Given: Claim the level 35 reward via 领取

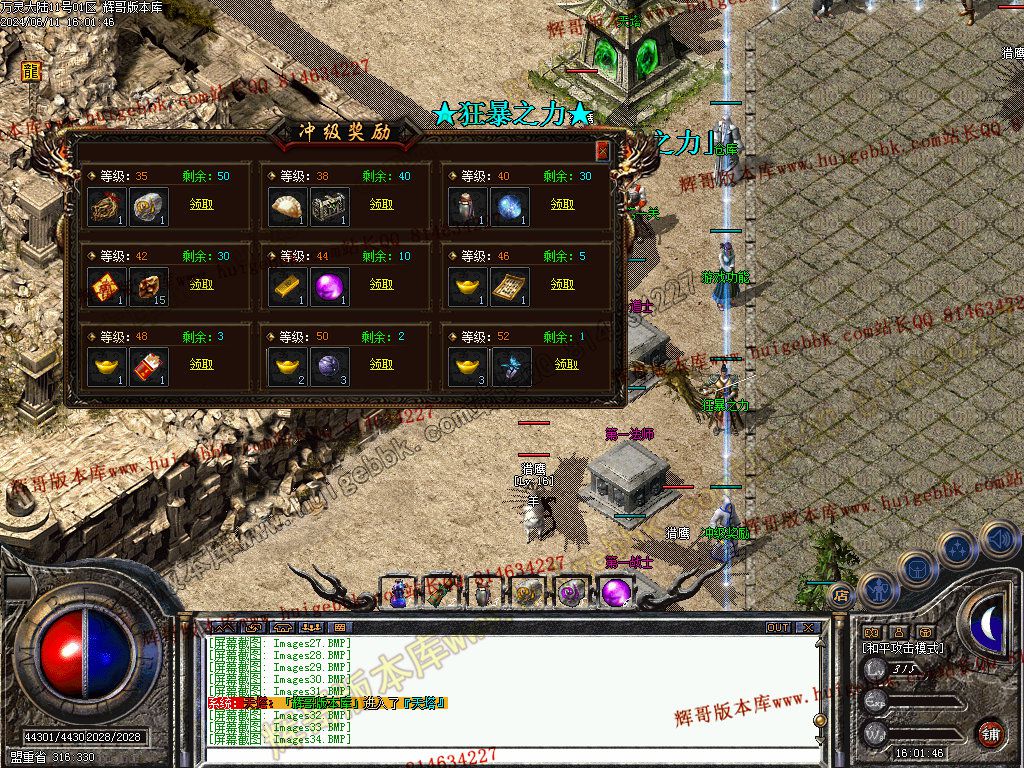Looking at the screenshot, I should pos(200,204).
